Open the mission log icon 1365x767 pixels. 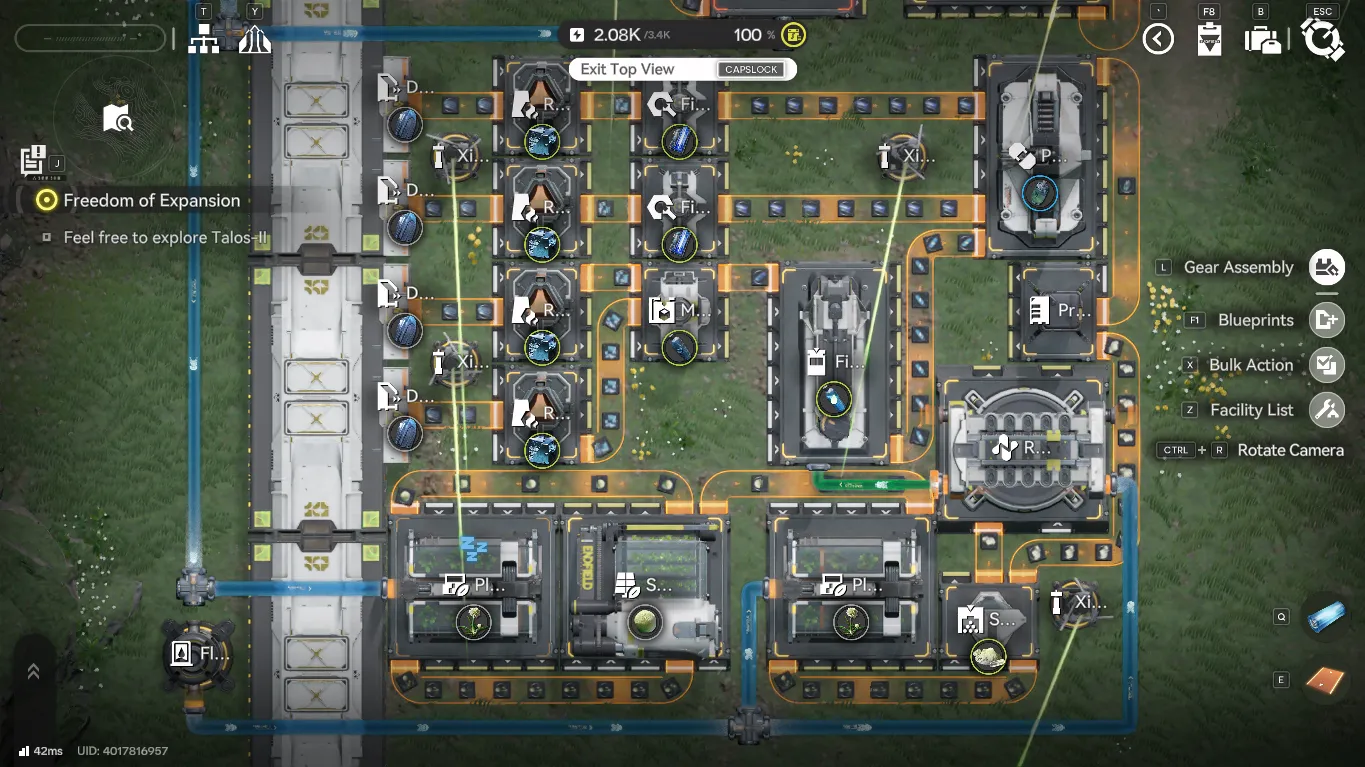(32, 160)
